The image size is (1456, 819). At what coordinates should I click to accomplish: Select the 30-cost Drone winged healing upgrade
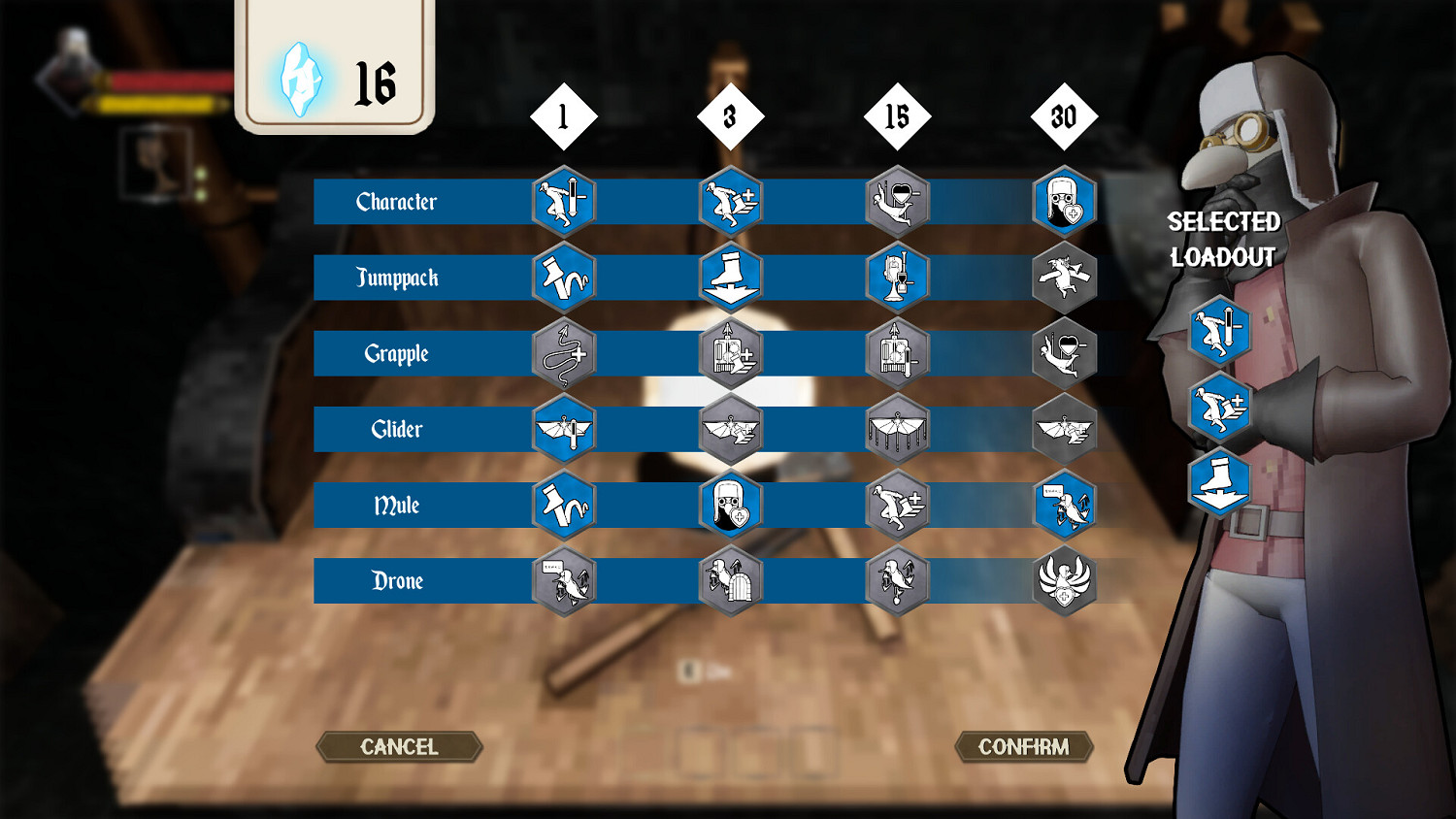pyautogui.click(x=1064, y=580)
